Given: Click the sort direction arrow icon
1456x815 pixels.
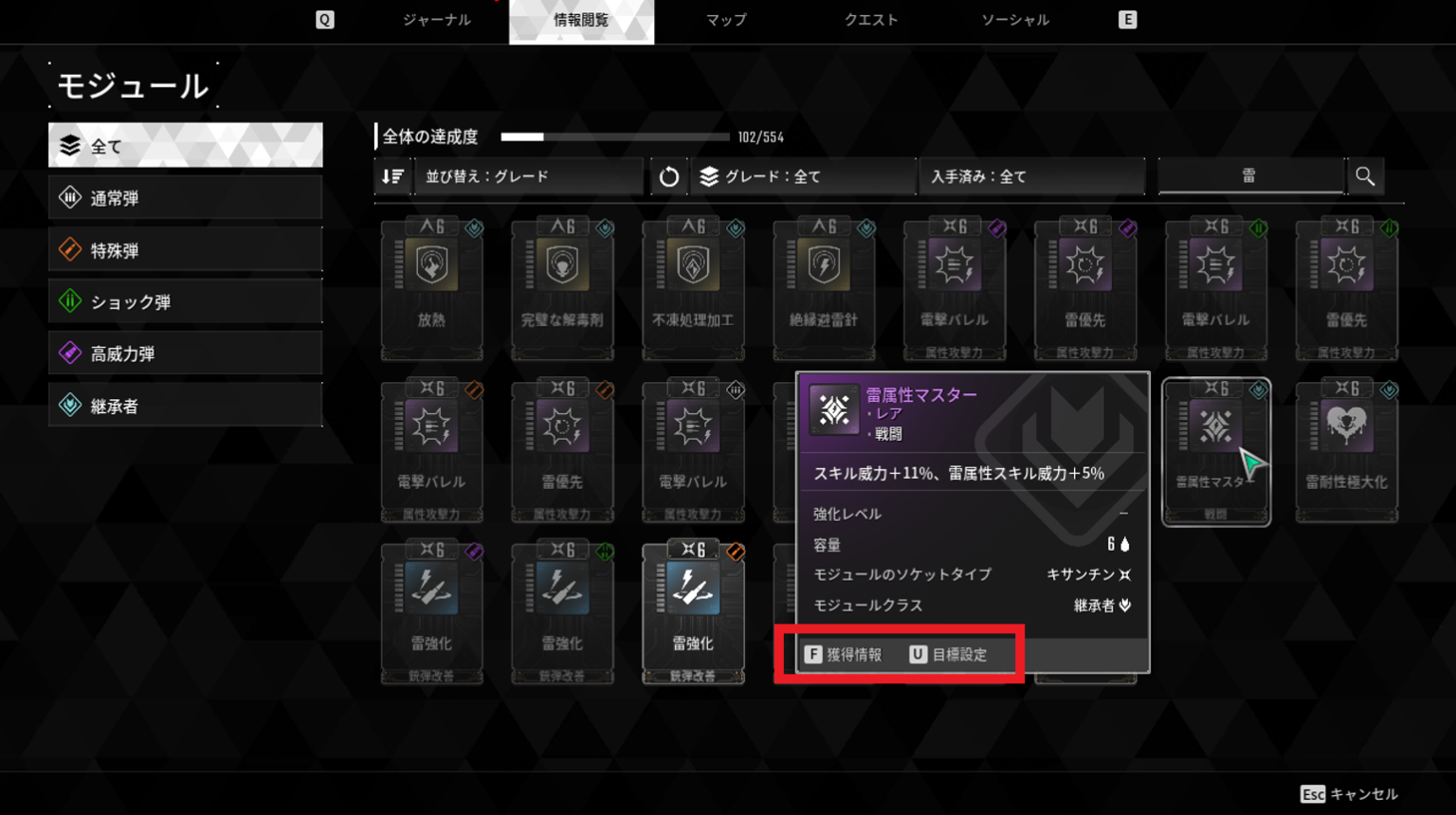Looking at the screenshot, I should tap(392, 175).
